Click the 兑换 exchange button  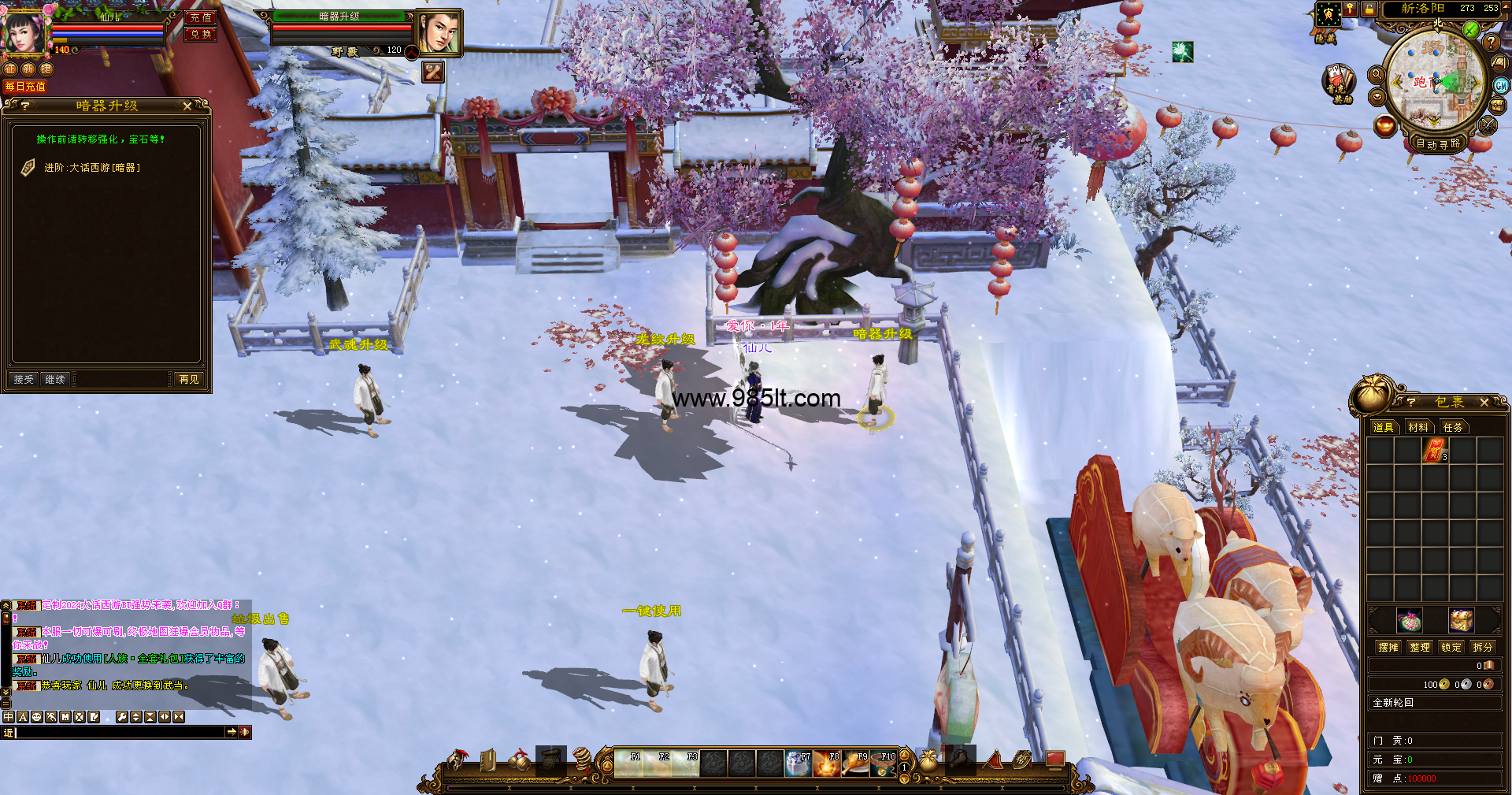[201, 34]
